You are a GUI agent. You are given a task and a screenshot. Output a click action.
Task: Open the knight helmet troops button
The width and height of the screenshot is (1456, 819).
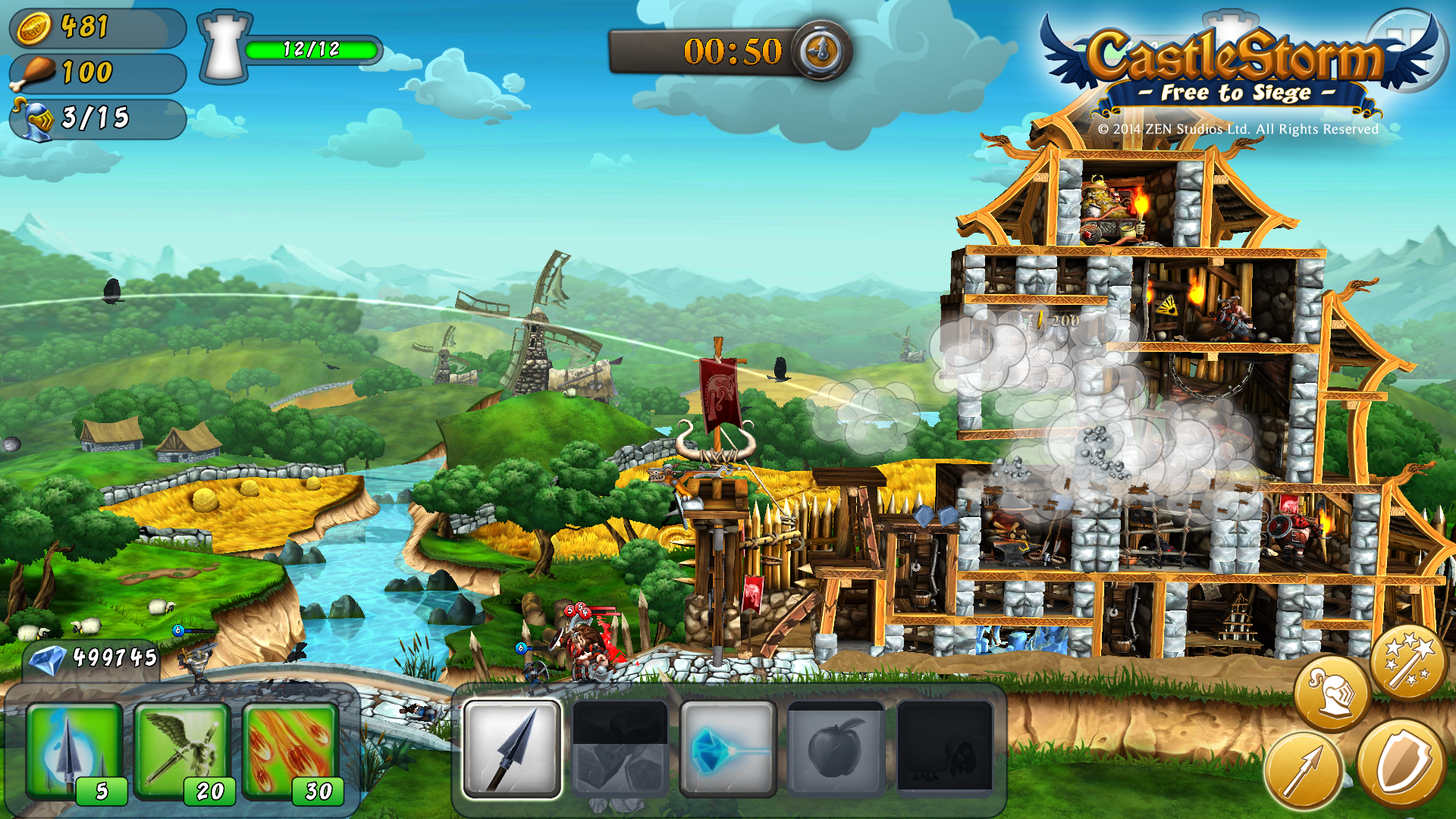click(1332, 693)
